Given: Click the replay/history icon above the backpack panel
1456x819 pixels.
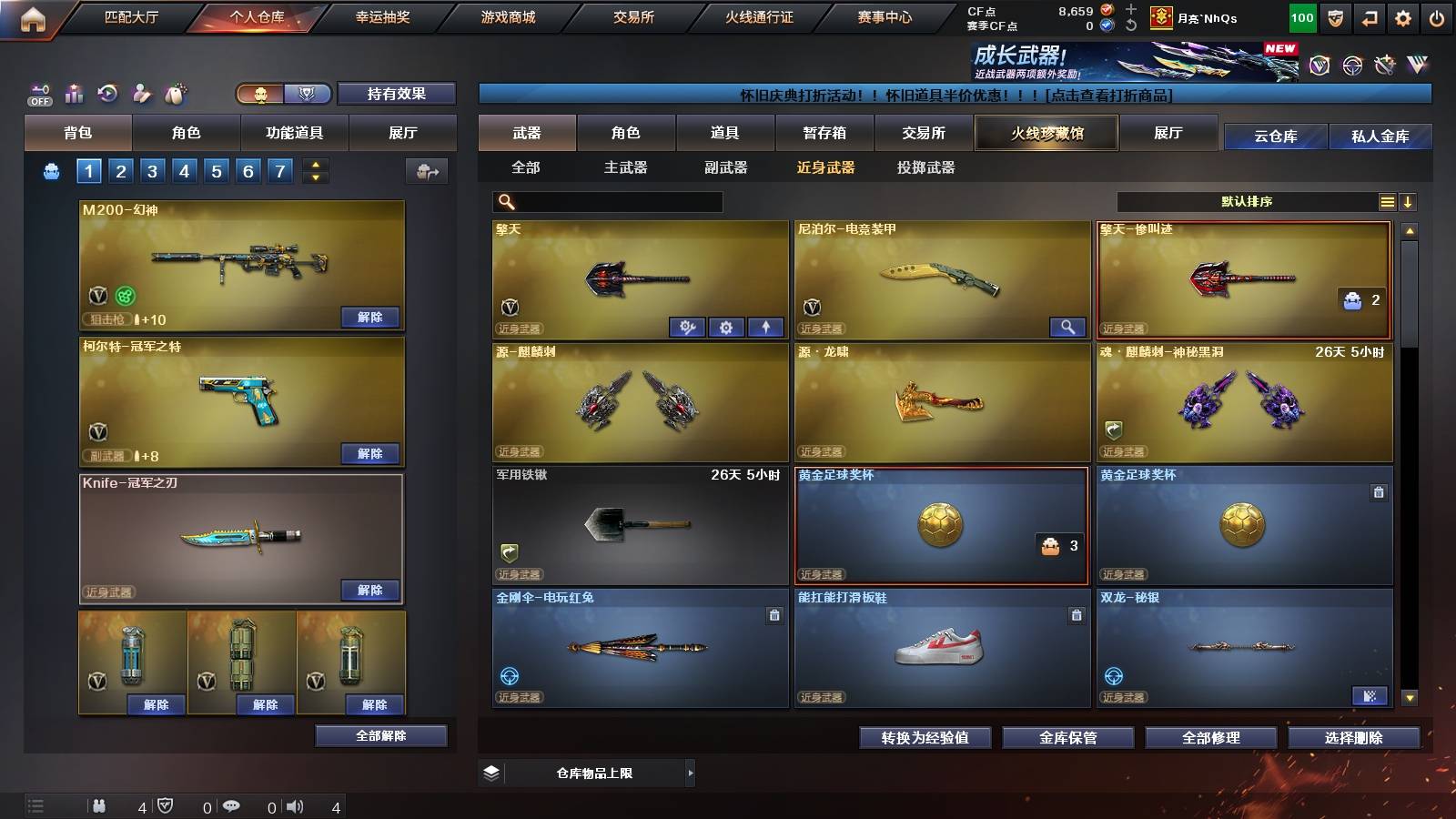Looking at the screenshot, I should pos(106,93).
